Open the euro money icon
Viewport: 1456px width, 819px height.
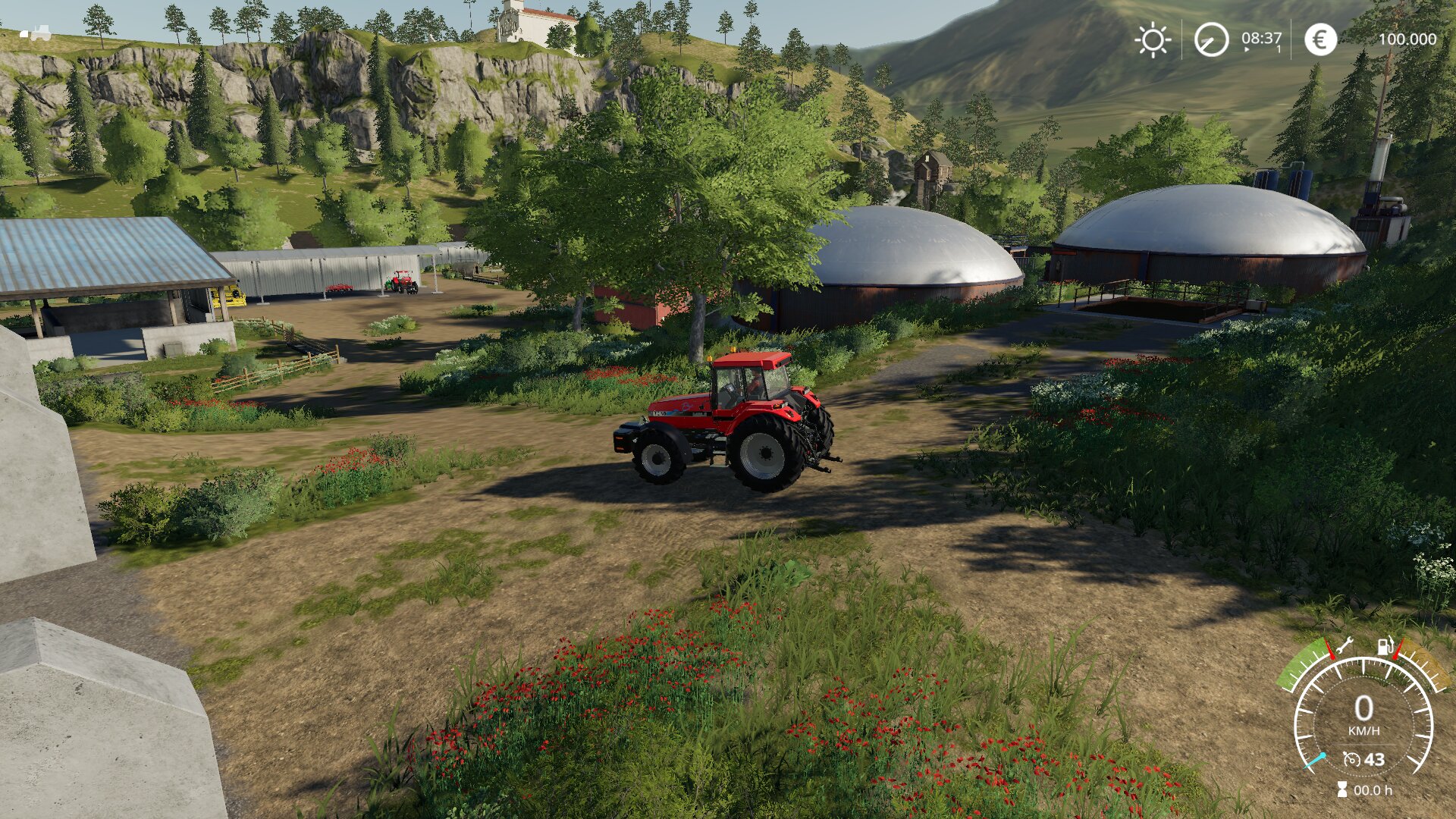[1320, 39]
